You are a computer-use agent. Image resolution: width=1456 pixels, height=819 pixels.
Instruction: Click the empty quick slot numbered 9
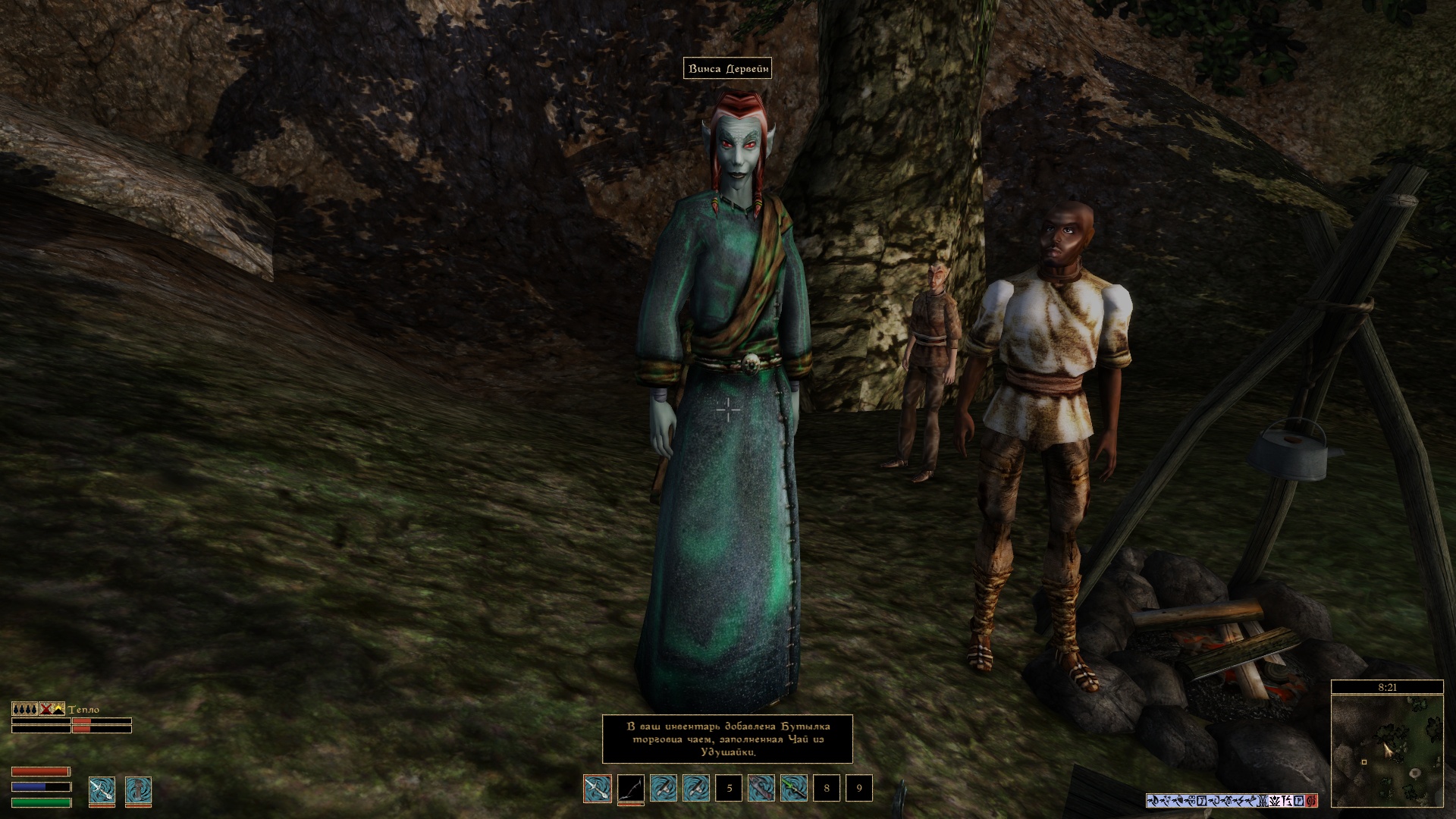pyautogui.click(x=859, y=789)
